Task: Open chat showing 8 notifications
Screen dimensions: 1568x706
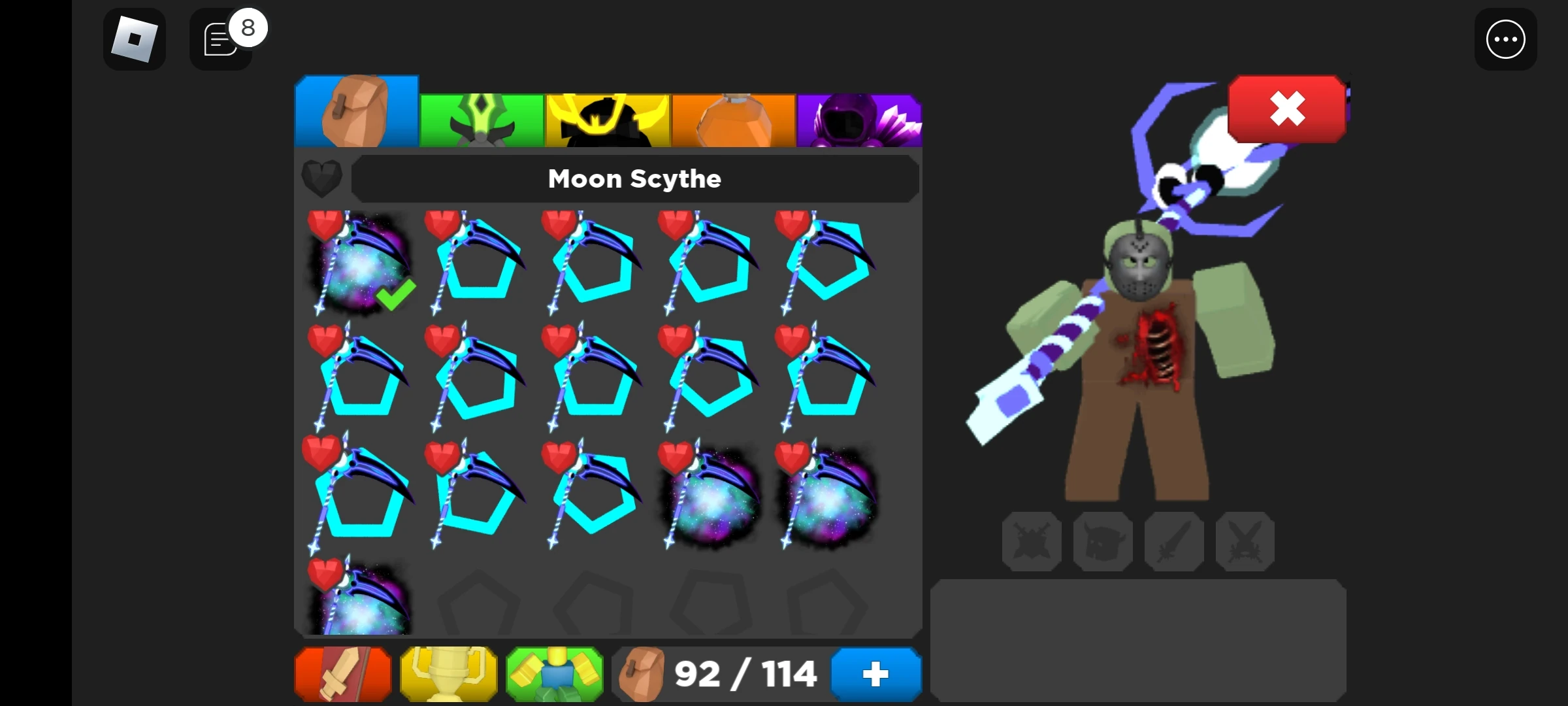Action: tap(221, 39)
